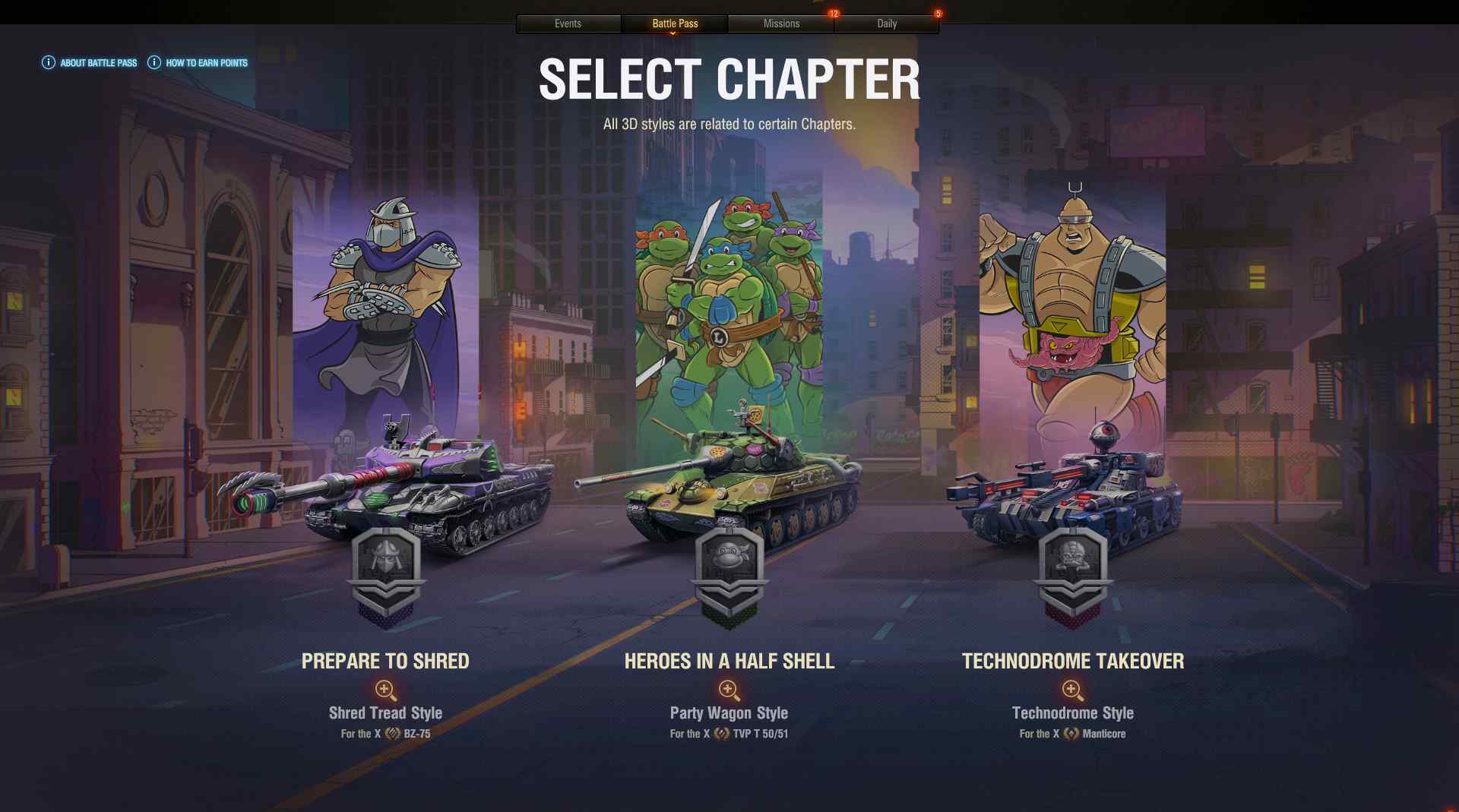Open About Battle Pass info
The image size is (1459, 812).
(90, 63)
